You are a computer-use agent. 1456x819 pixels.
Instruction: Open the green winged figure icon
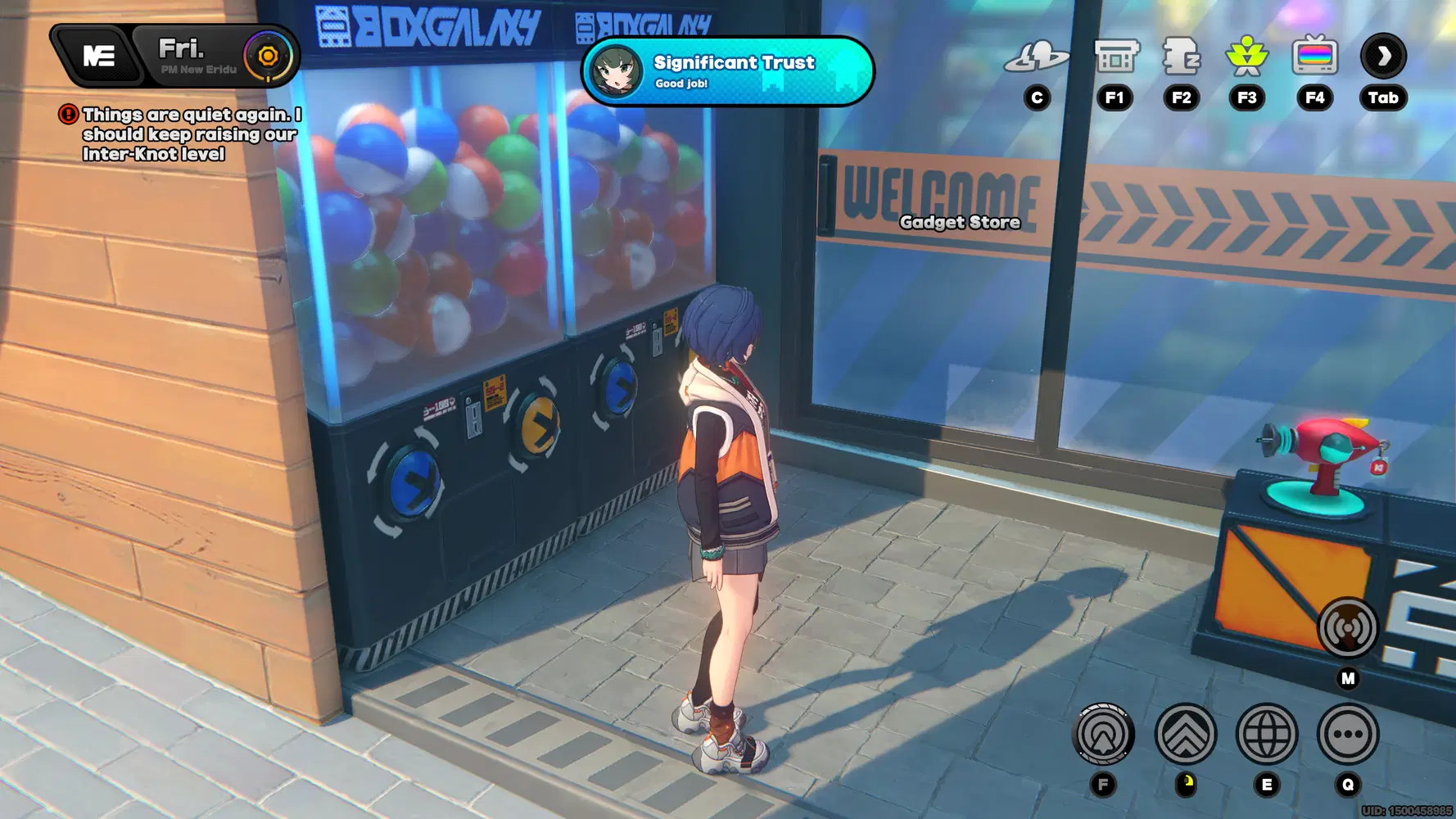[x=1246, y=57]
